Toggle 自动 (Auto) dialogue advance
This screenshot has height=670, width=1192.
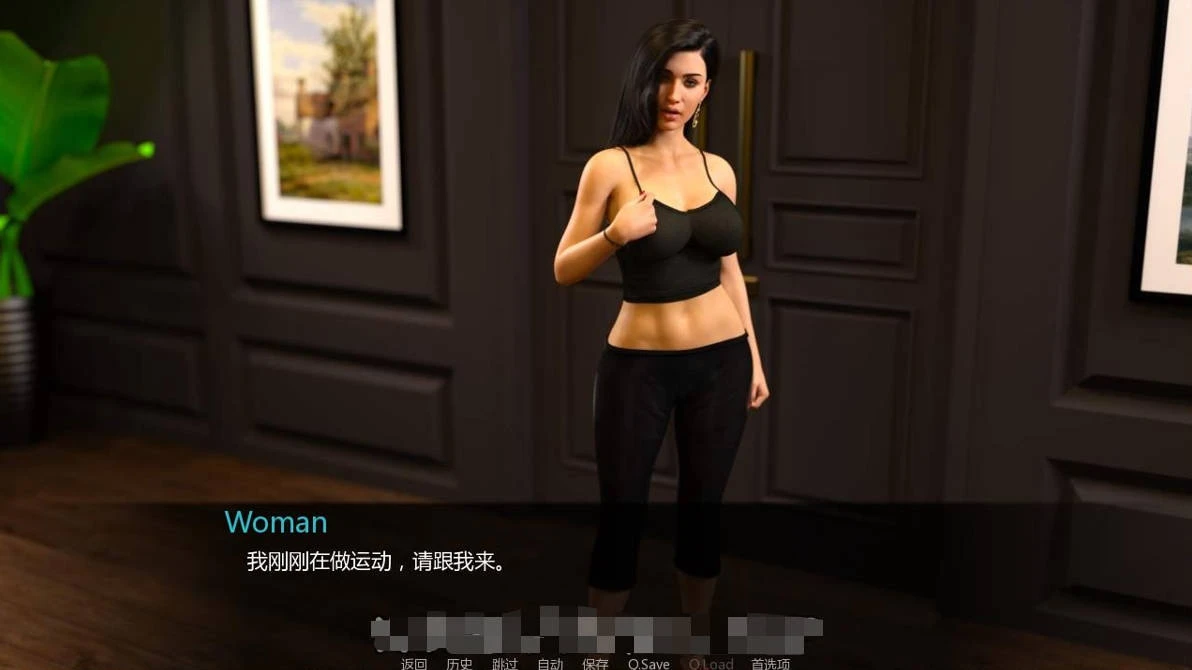tap(550, 664)
